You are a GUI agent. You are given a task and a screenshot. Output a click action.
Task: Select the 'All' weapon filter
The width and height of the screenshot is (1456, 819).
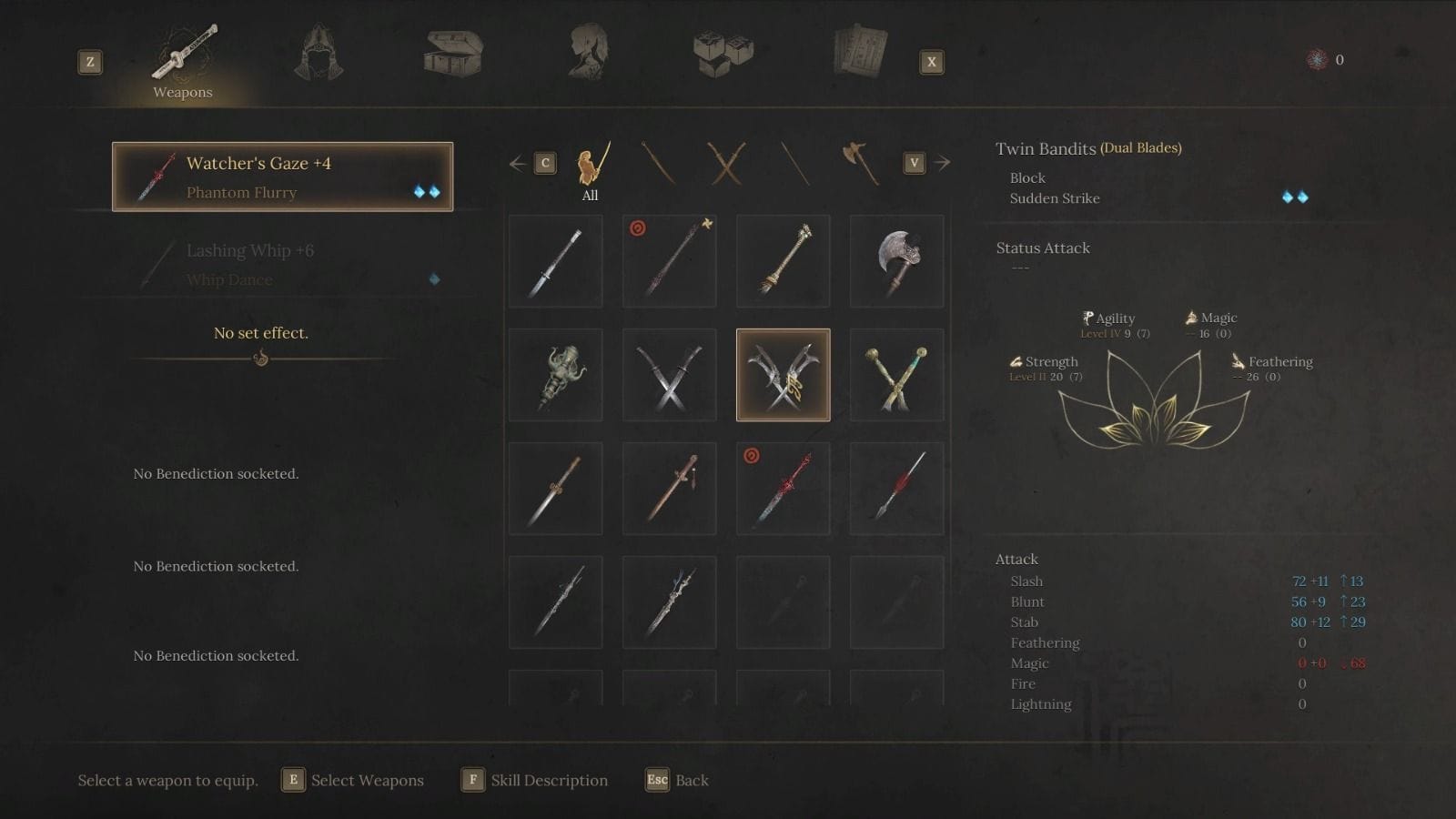pos(589,168)
